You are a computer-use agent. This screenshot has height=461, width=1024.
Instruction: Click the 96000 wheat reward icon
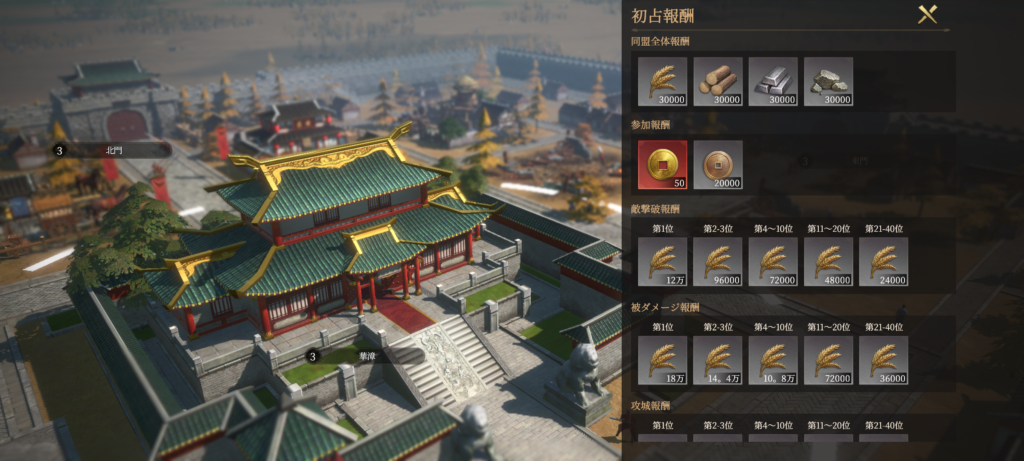click(718, 262)
